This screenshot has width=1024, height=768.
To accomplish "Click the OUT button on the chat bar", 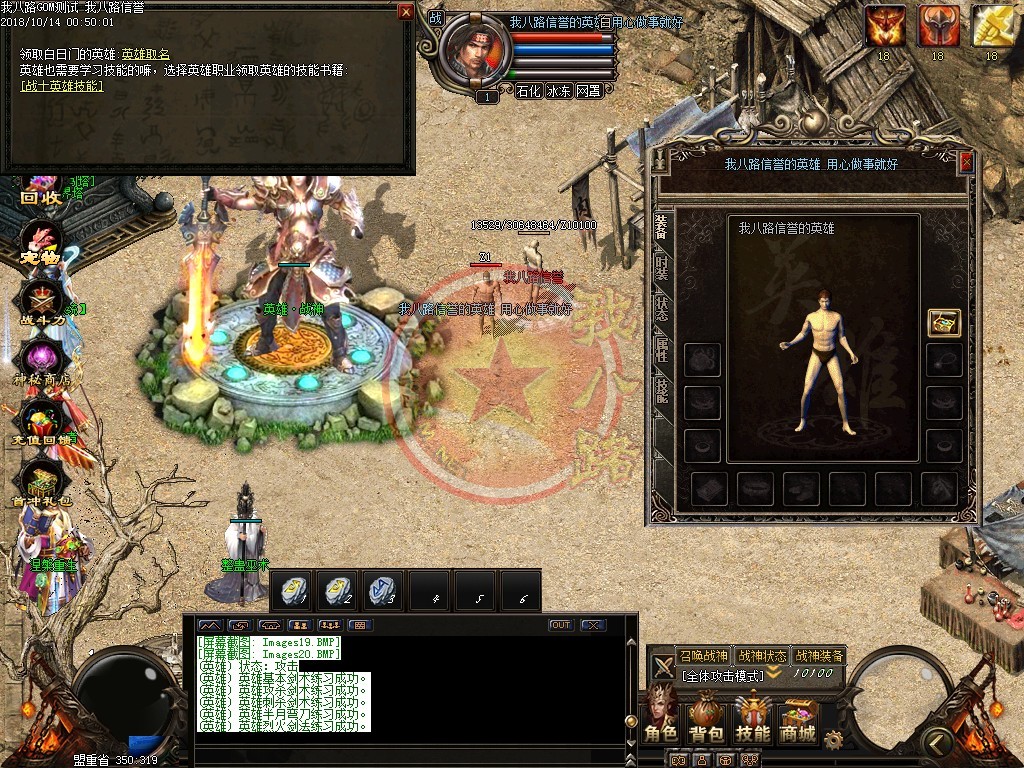I will pyautogui.click(x=561, y=625).
